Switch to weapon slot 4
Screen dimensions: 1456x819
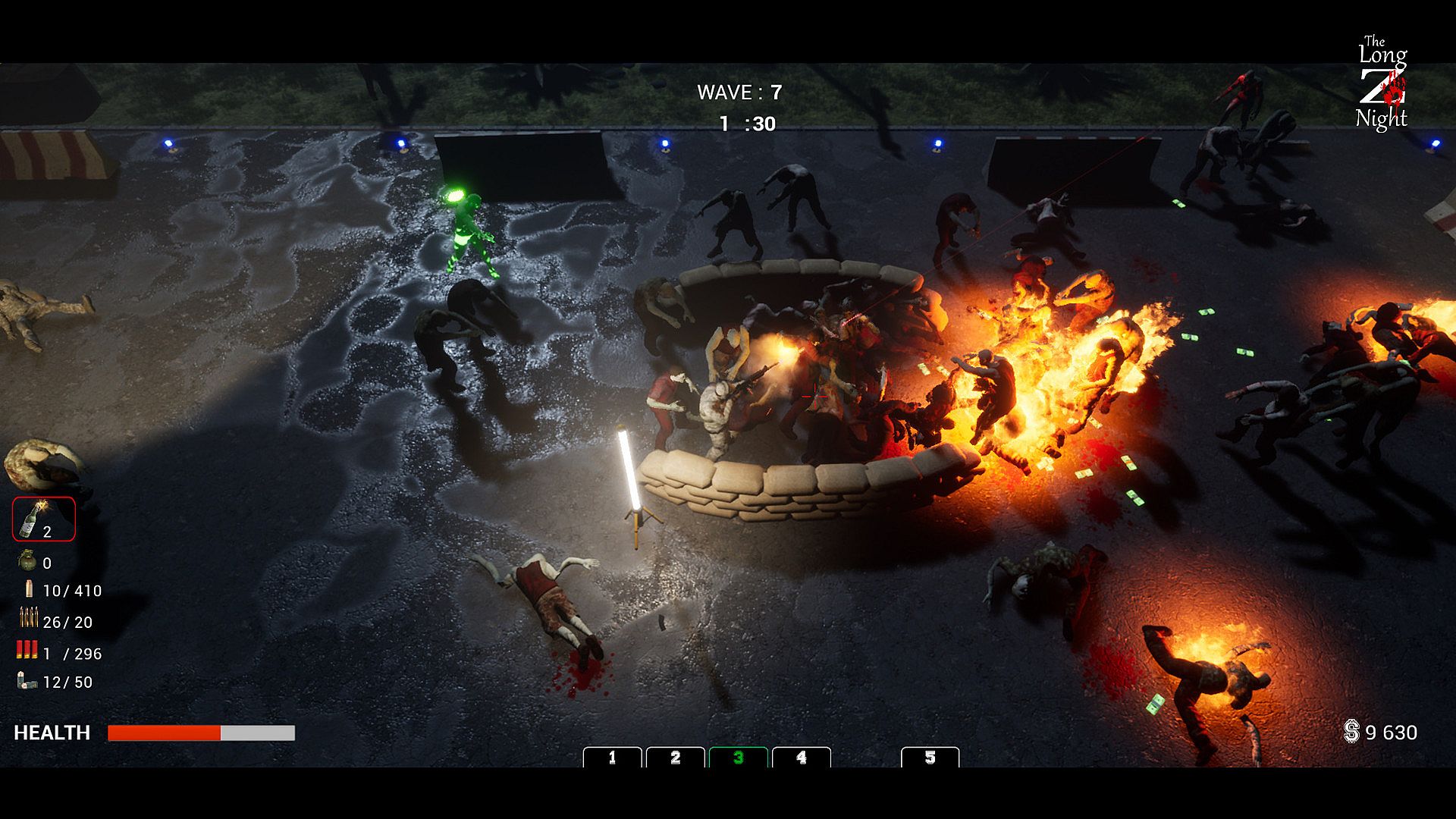click(801, 758)
